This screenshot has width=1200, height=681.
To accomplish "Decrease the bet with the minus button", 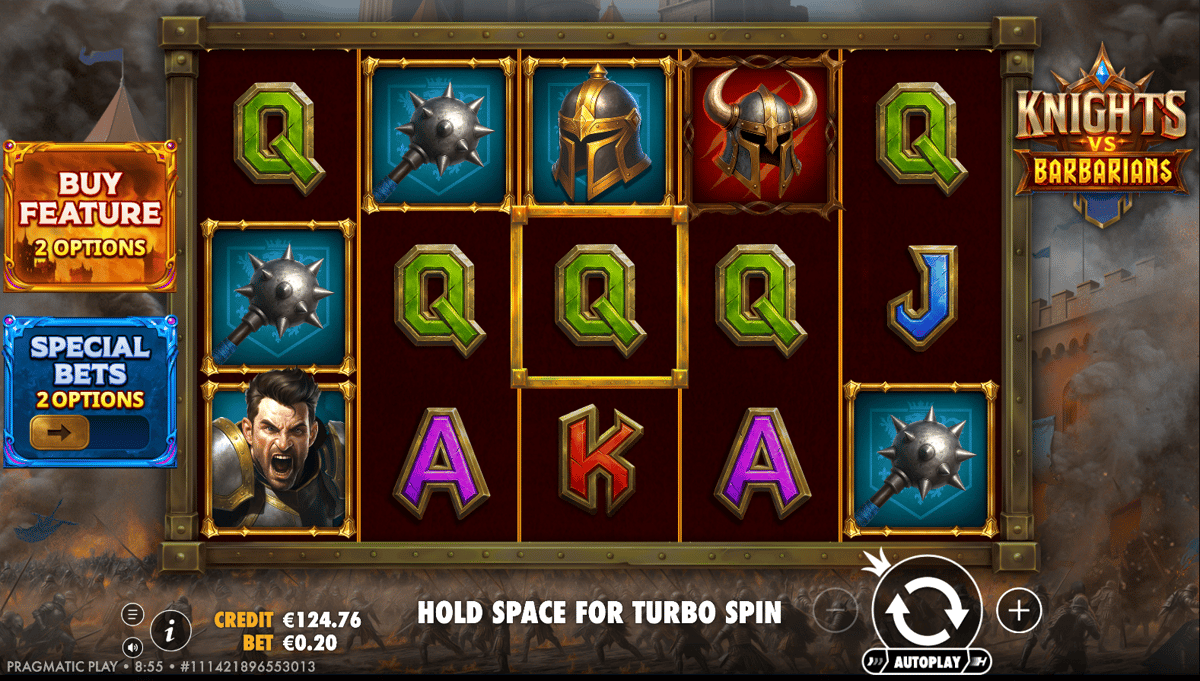I will pyautogui.click(x=836, y=610).
